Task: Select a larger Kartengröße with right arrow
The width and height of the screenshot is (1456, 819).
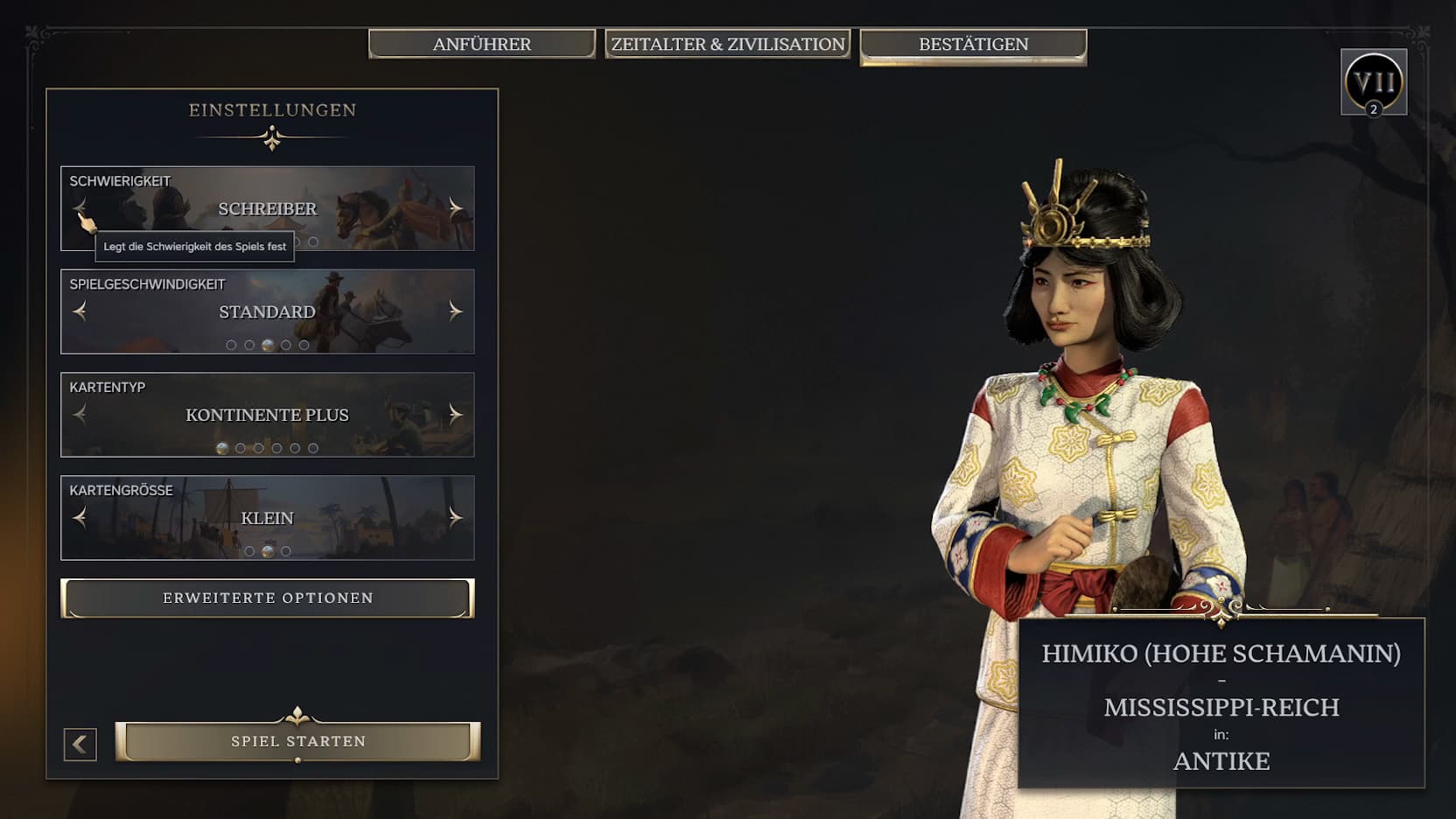Action: [455, 517]
